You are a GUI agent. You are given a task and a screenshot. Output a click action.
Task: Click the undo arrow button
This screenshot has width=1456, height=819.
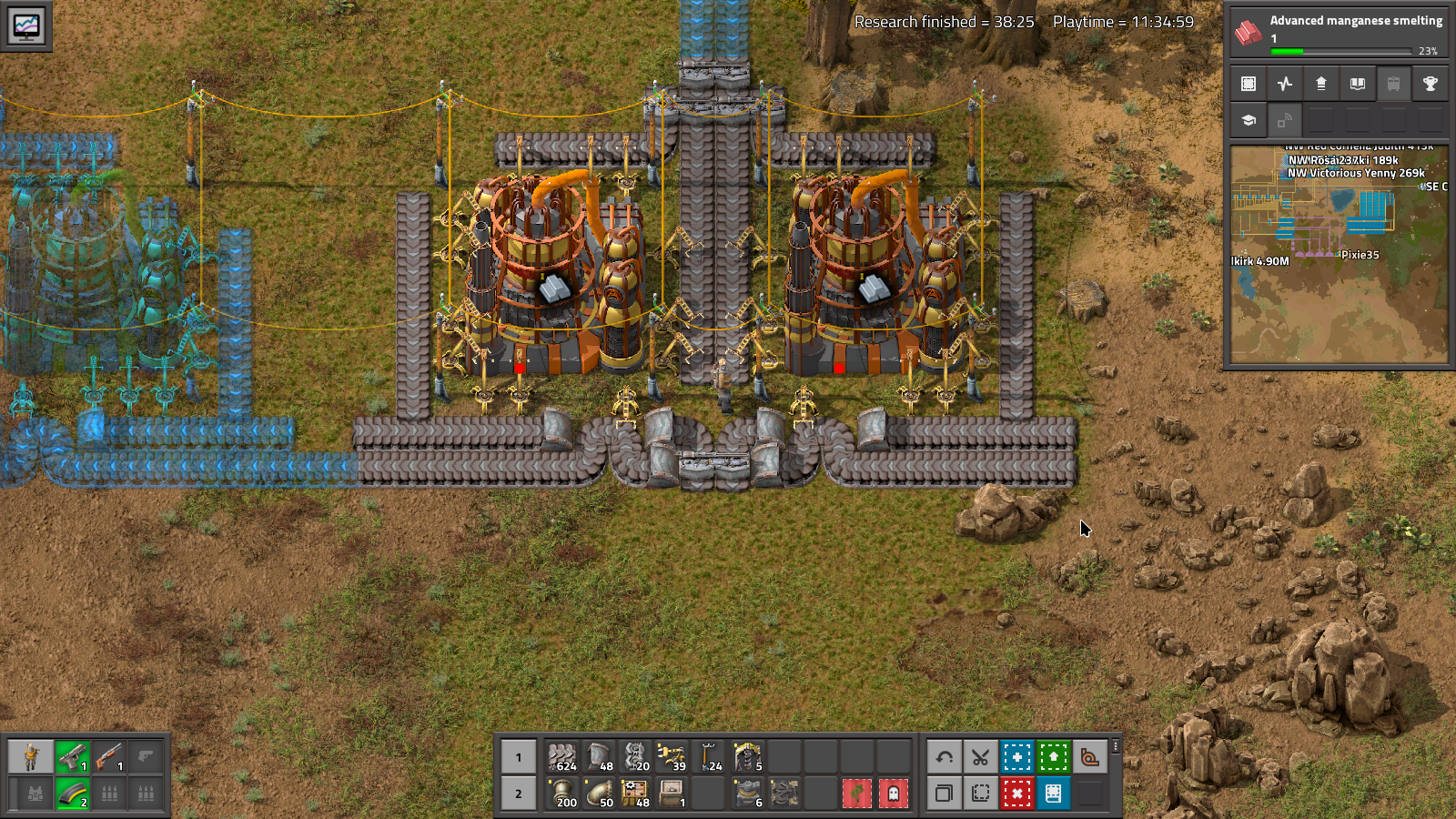(944, 756)
